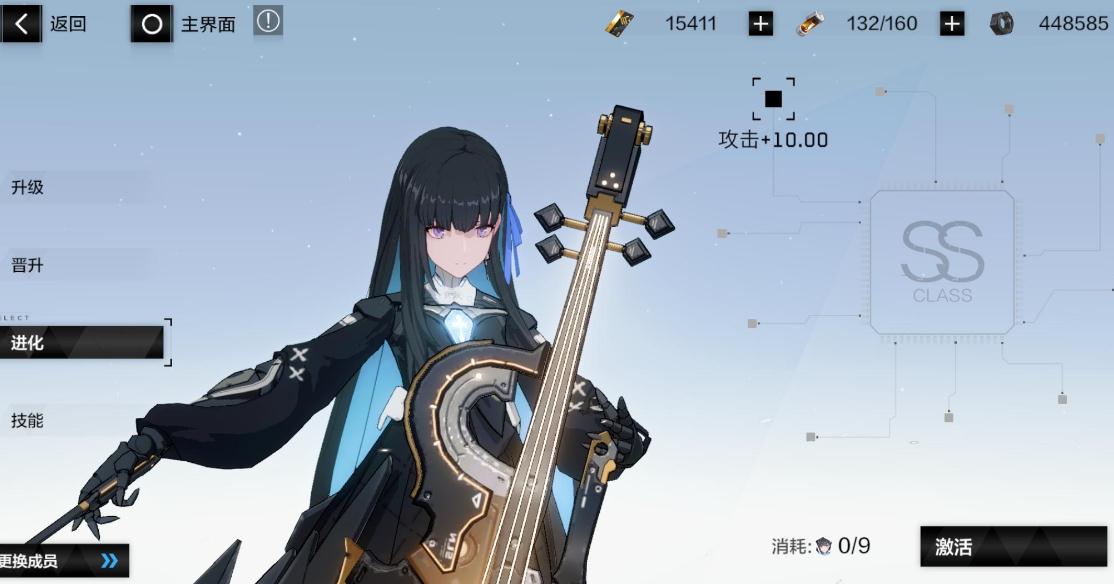Image resolution: width=1114 pixels, height=584 pixels.
Task: Select the 进化 tab
Action: click(x=80, y=343)
